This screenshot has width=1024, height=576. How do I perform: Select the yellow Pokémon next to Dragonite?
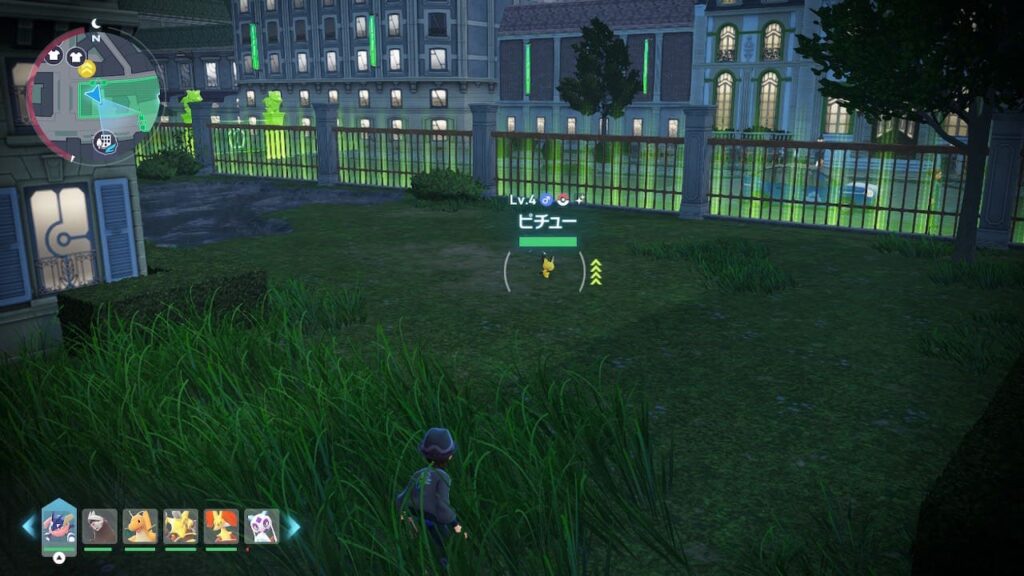pos(180,527)
